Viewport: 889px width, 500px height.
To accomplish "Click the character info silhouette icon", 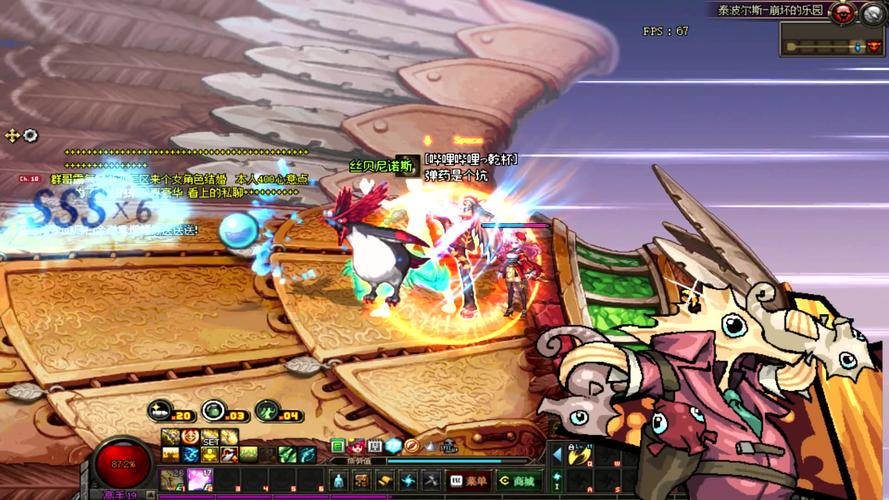I will (338, 481).
